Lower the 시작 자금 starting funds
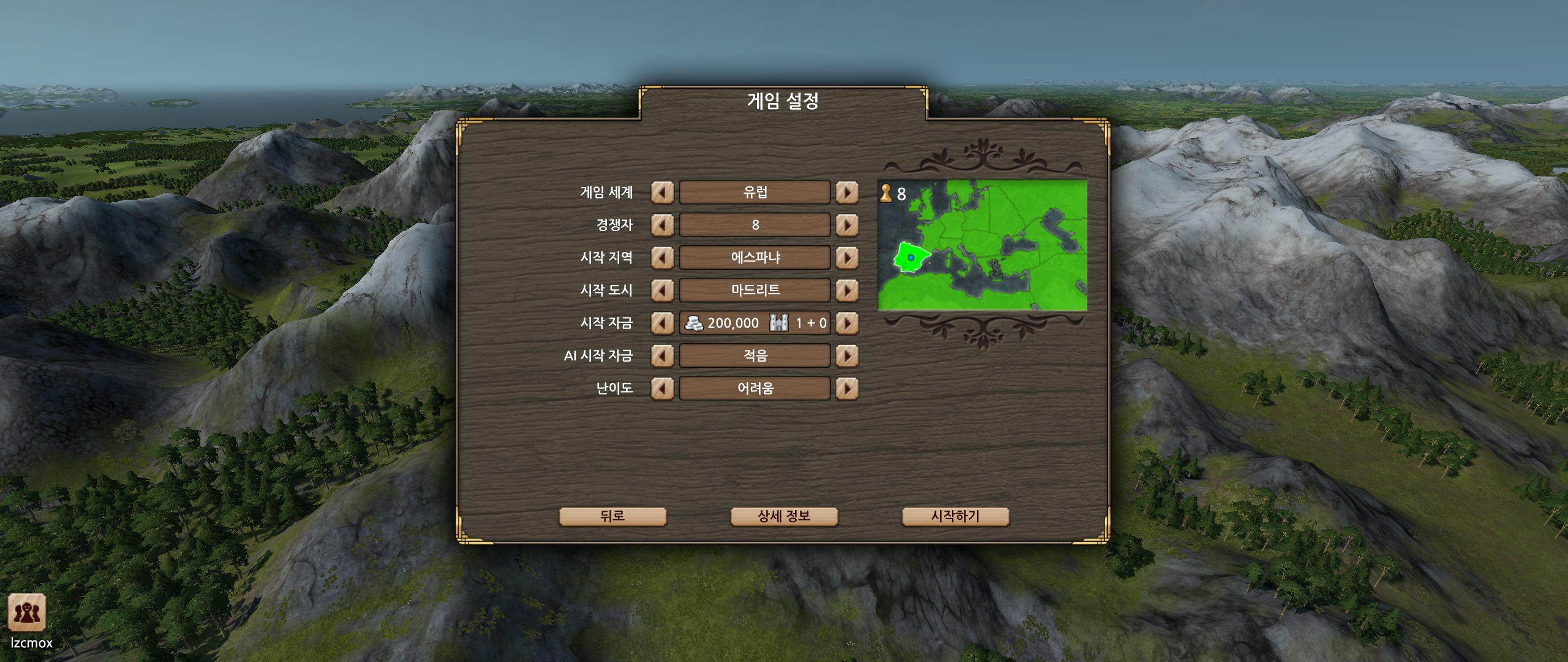This screenshot has width=1568, height=662. (x=661, y=323)
